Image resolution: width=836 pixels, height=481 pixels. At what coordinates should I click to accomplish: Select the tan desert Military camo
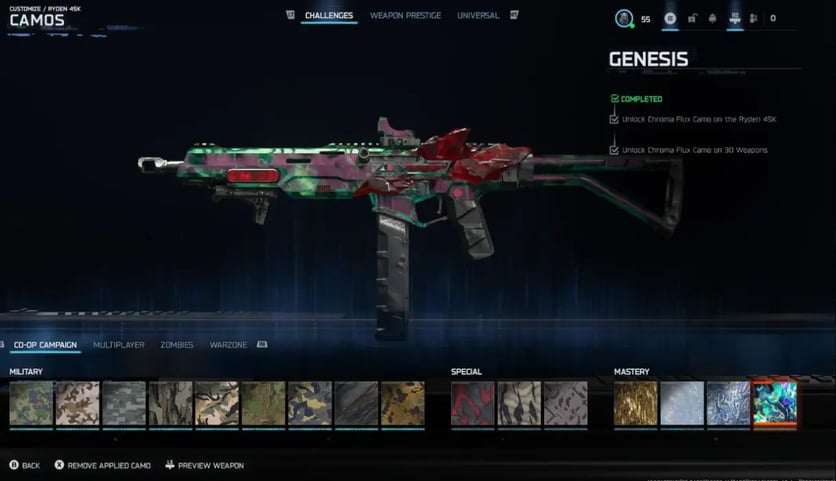pyautogui.click(x=77, y=403)
